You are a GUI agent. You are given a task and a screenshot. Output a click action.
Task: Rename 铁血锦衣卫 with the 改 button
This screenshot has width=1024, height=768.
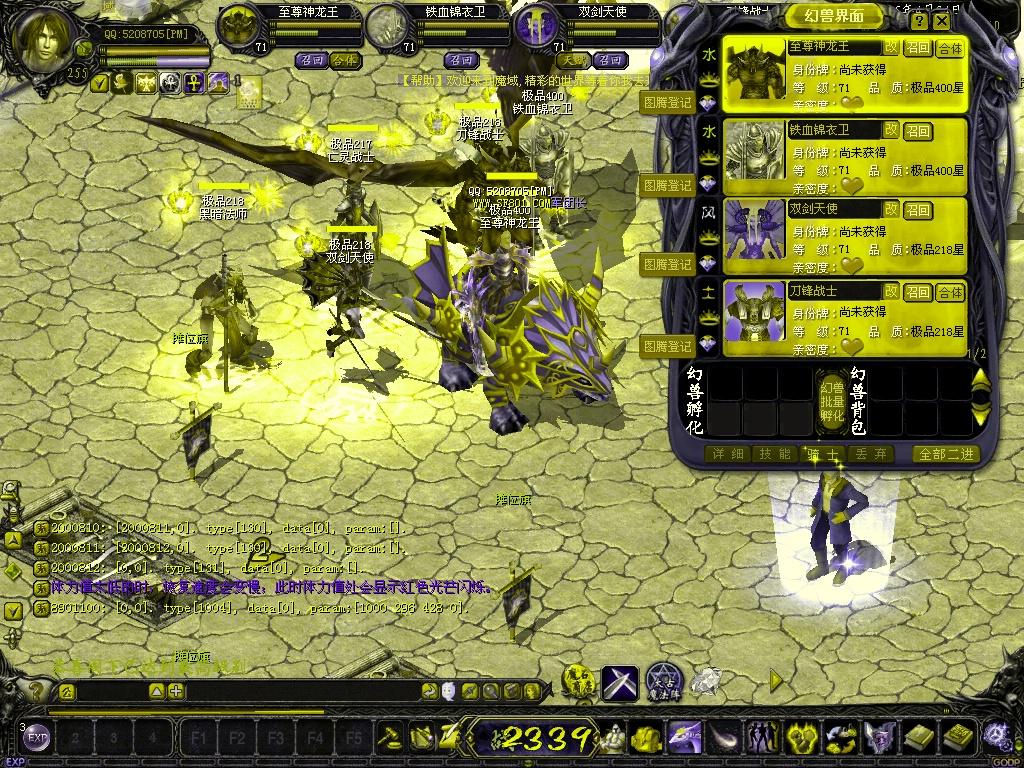[890, 129]
